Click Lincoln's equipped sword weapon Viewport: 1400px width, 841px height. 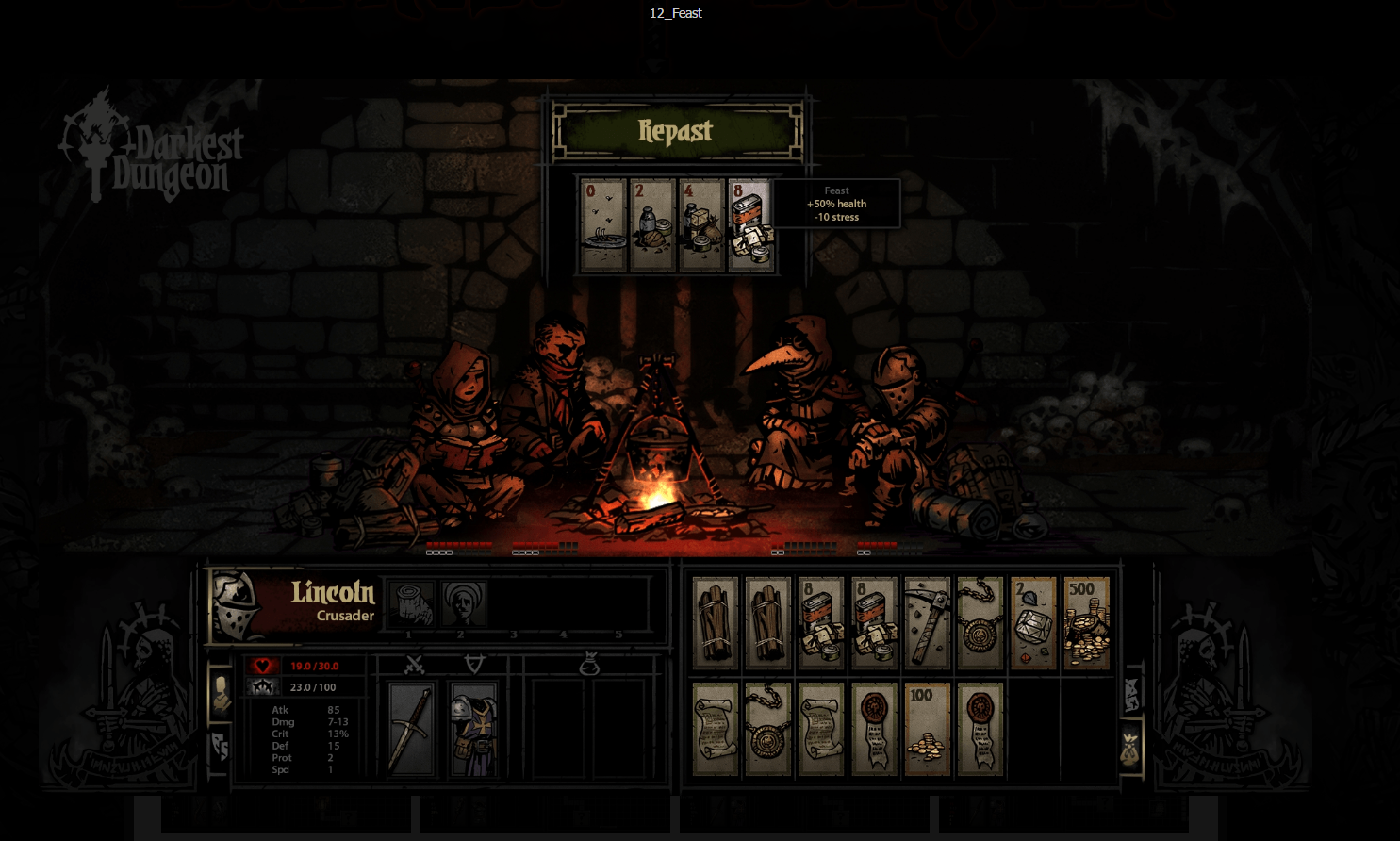click(x=413, y=728)
